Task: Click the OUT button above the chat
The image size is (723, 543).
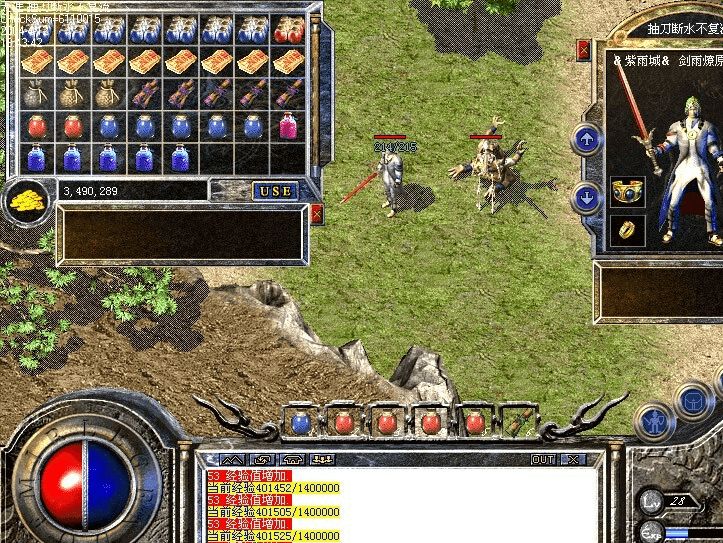Action: click(x=543, y=460)
